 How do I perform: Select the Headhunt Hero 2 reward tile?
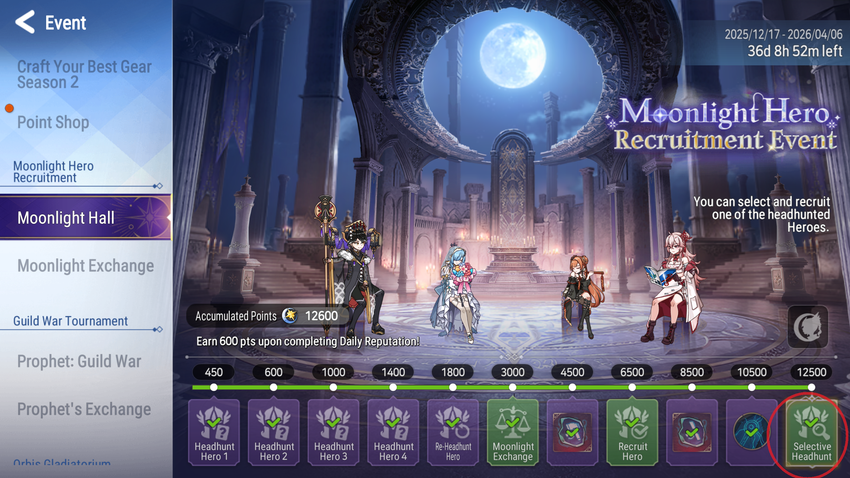(x=273, y=432)
